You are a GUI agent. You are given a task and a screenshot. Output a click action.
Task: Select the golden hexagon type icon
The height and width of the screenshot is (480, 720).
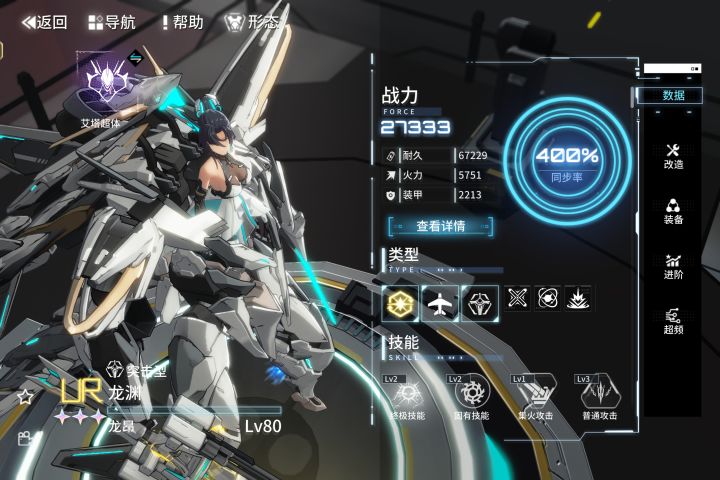(x=400, y=302)
